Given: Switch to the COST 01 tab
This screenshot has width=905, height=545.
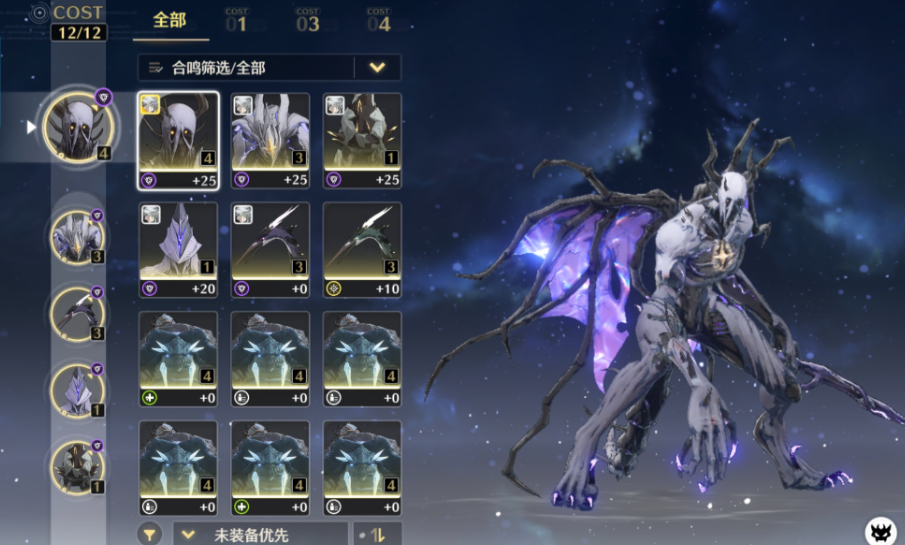Looking at the screenshot, I should coord(237,21).
